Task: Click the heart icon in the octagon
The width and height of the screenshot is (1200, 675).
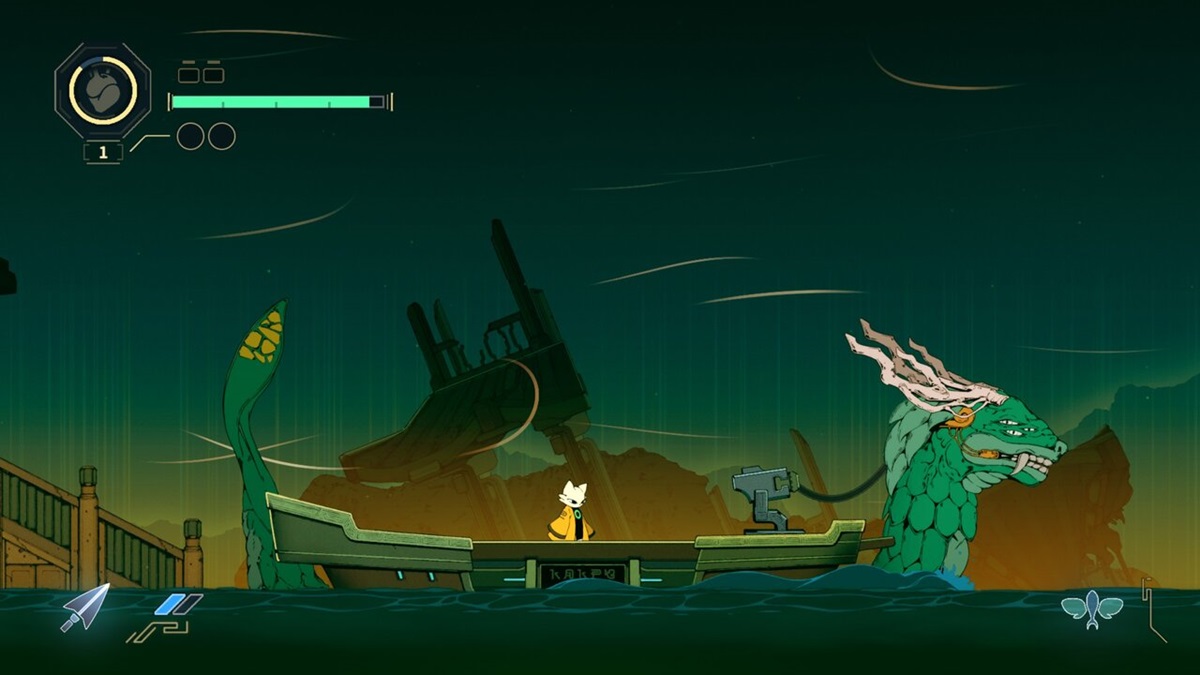Action: click(102, 91)
